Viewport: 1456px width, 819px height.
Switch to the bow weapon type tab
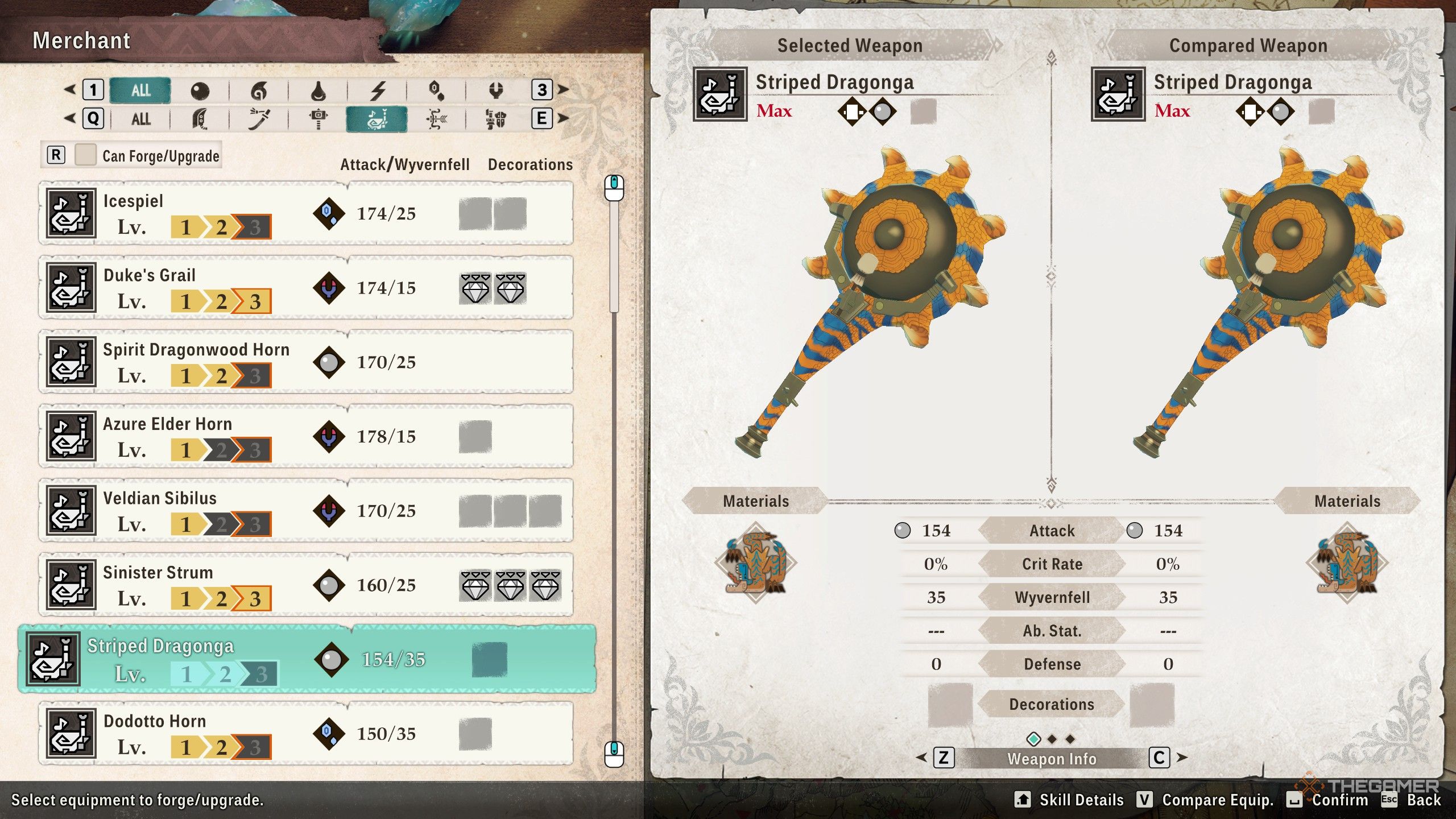436,119
